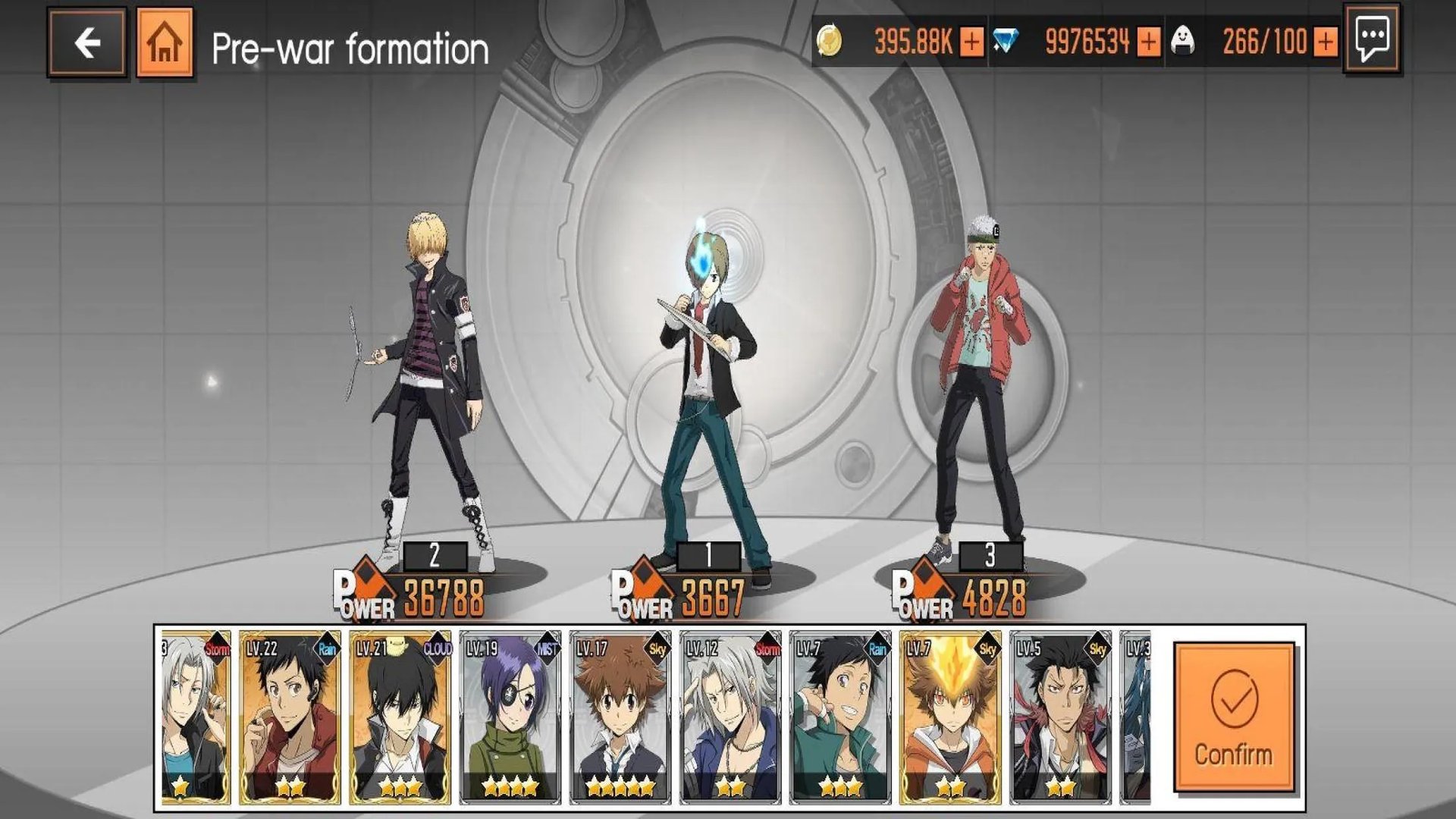This screenshot has width=1456, height=819.
Task: Pick the LV.7 Rain character card
Action: [x=839, y=717]
